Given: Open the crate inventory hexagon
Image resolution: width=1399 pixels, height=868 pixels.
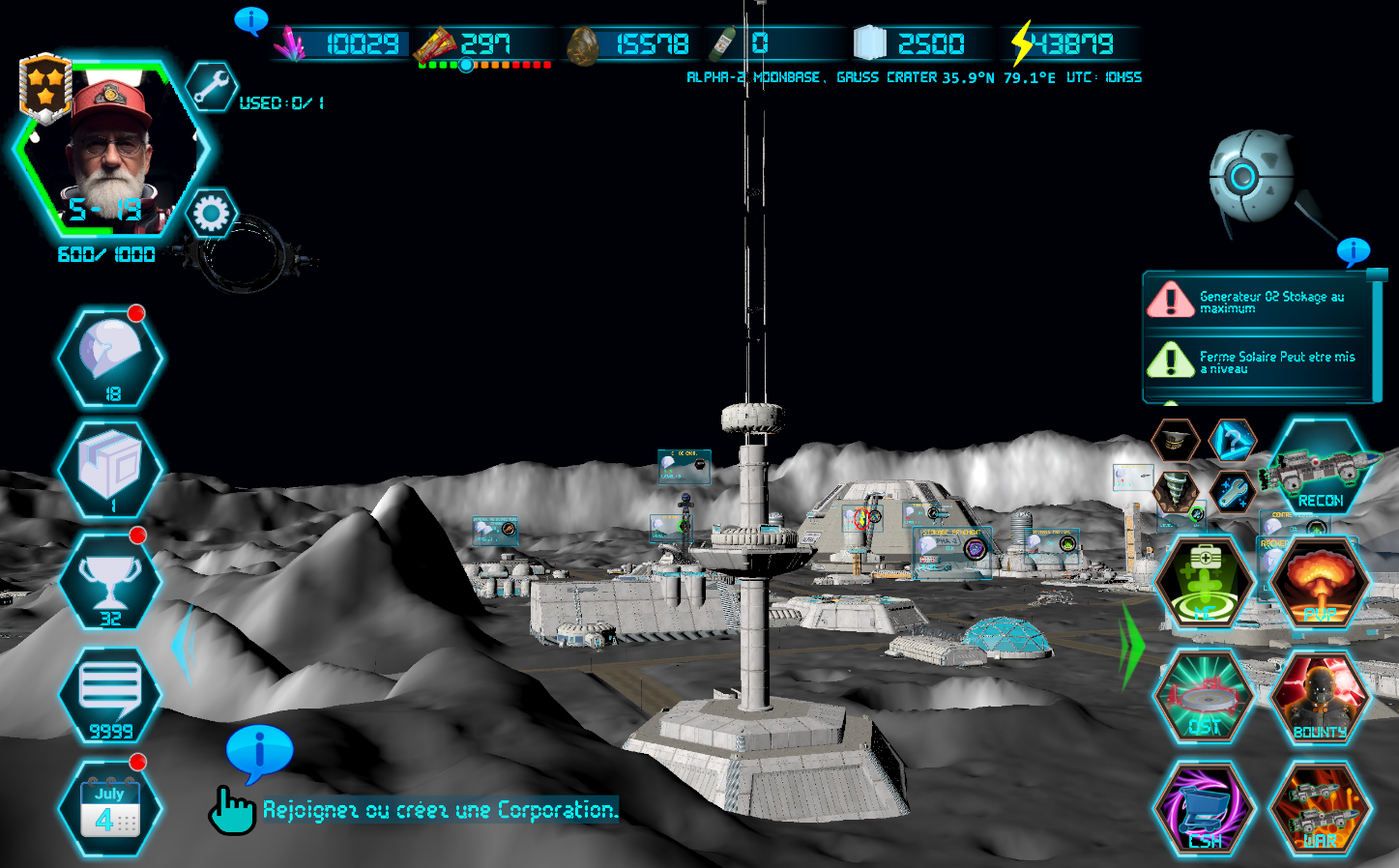Looking at the screenshot, I should [110, 469].
